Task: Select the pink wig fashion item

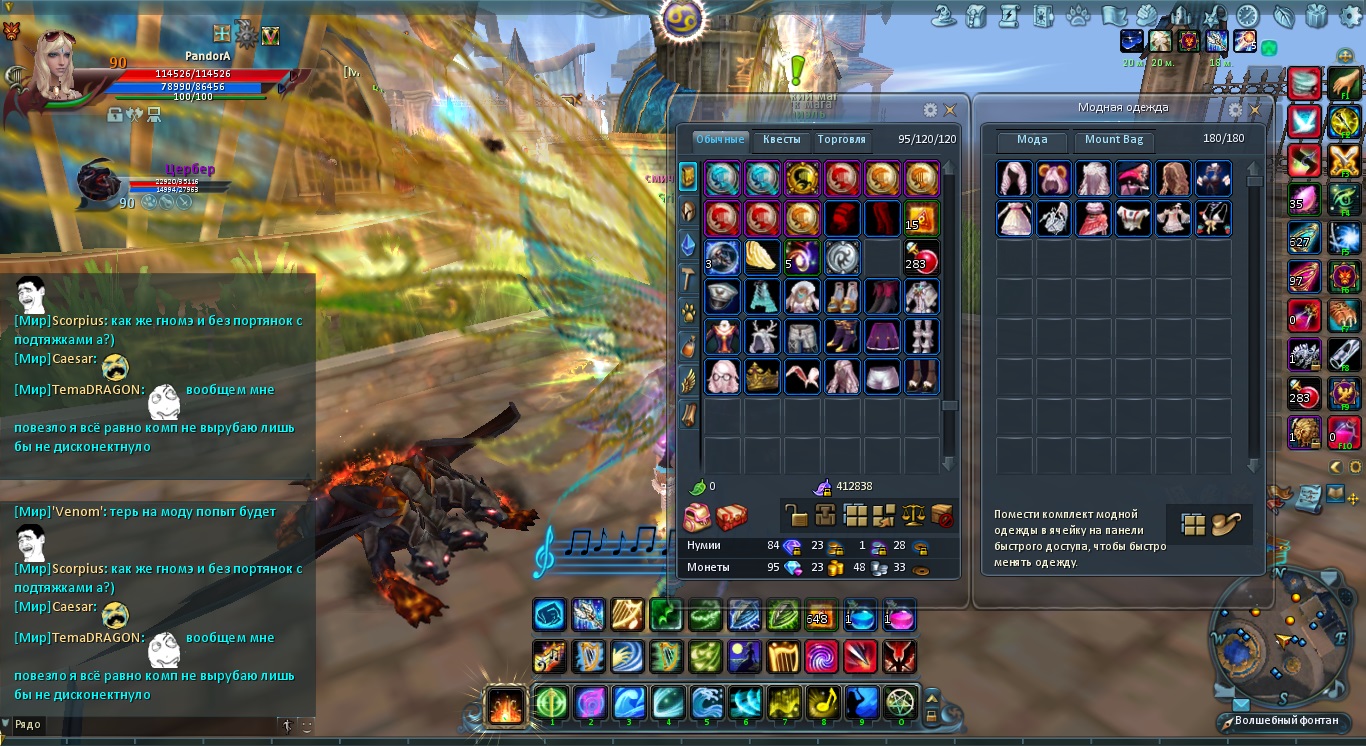Action: [x=1014, y=179]
